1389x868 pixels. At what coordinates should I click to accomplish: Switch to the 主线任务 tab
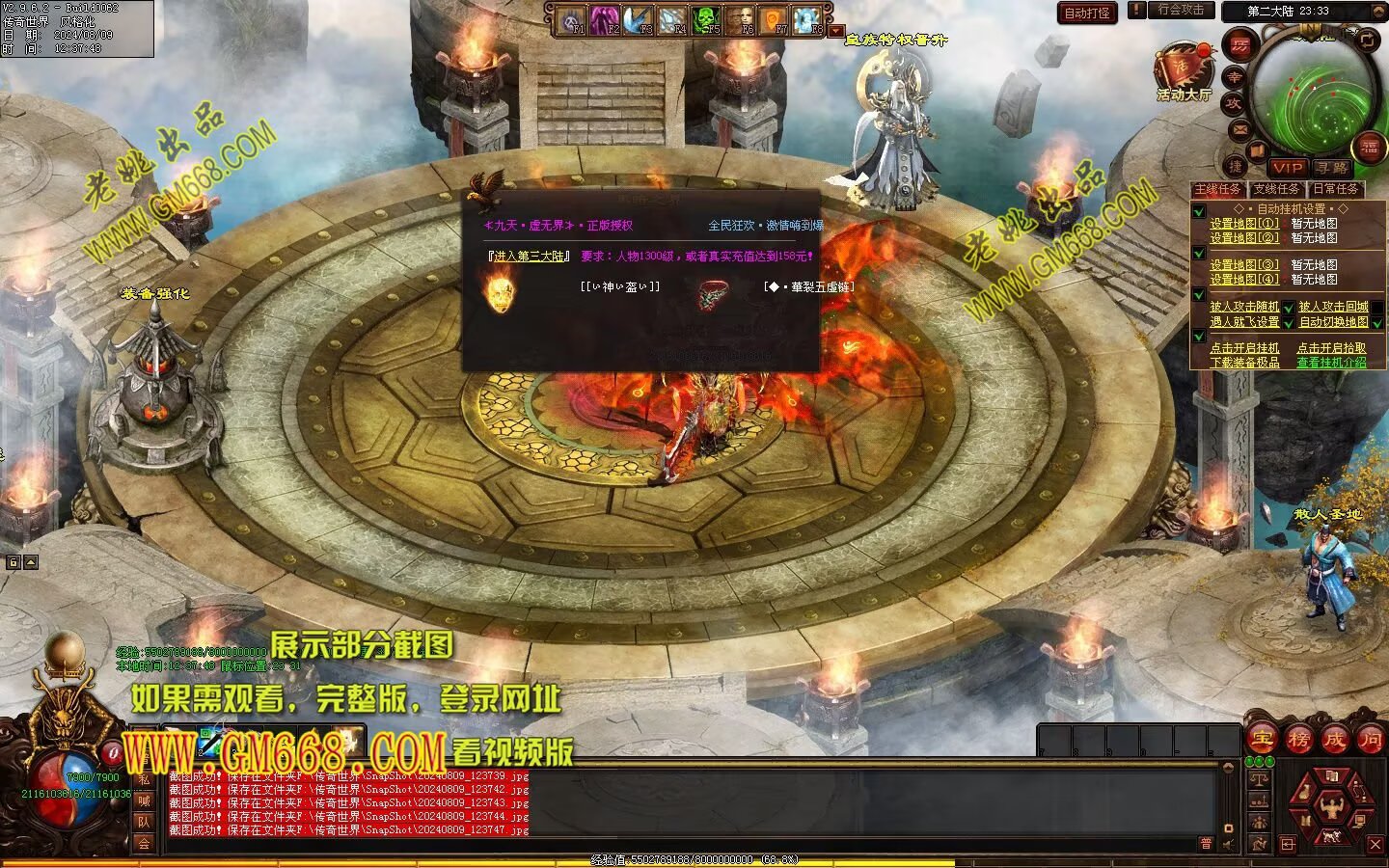(x=1218, y=189)
